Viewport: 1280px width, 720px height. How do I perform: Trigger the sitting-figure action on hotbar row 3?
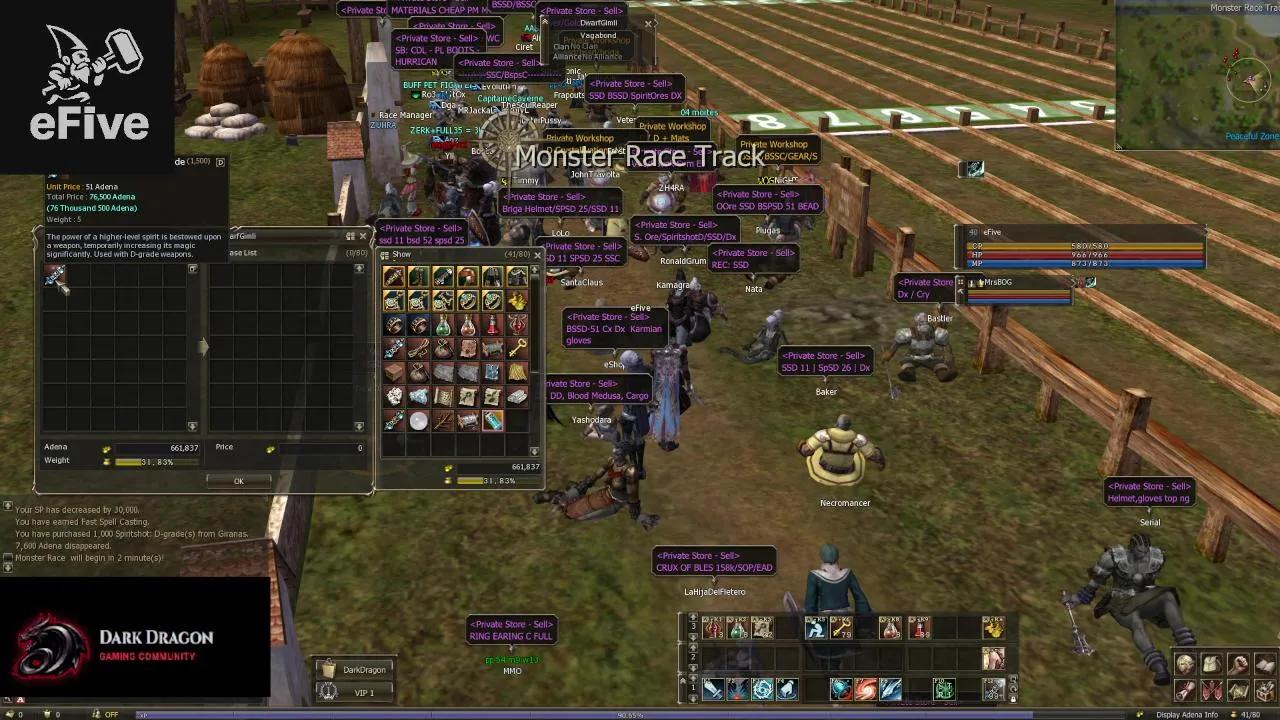tap(816, 627)
